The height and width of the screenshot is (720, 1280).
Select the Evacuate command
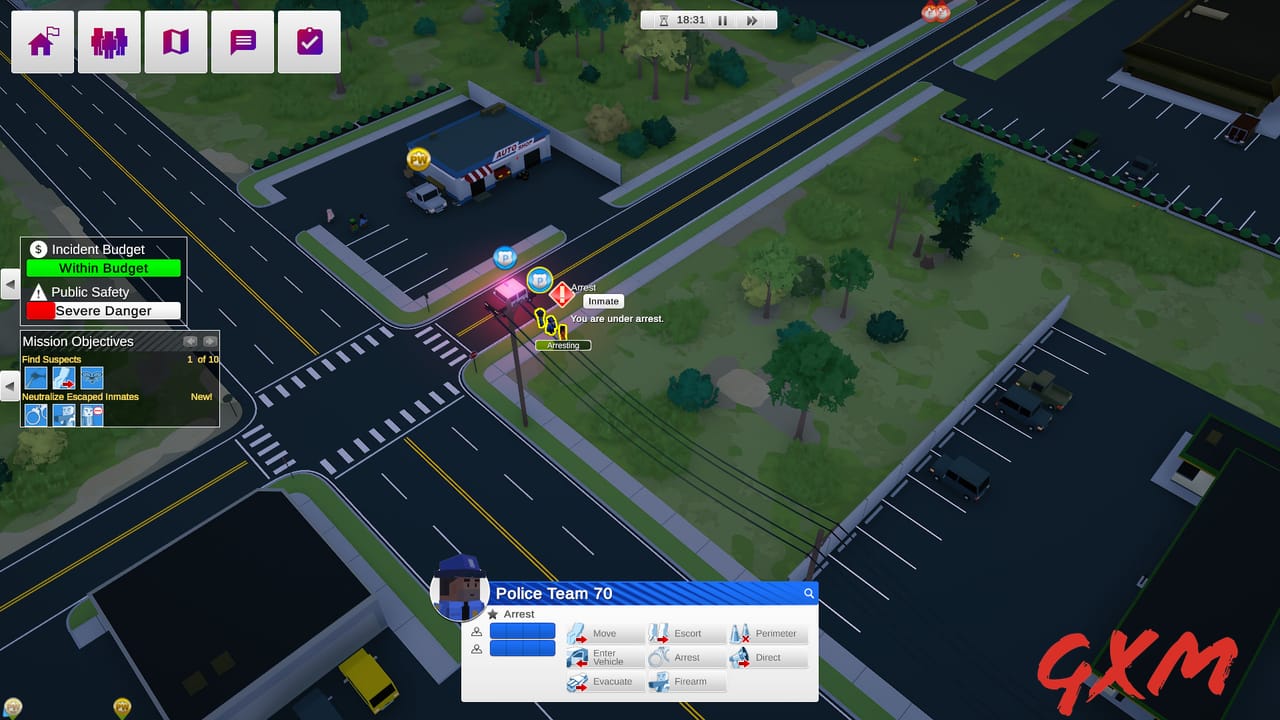605,681
